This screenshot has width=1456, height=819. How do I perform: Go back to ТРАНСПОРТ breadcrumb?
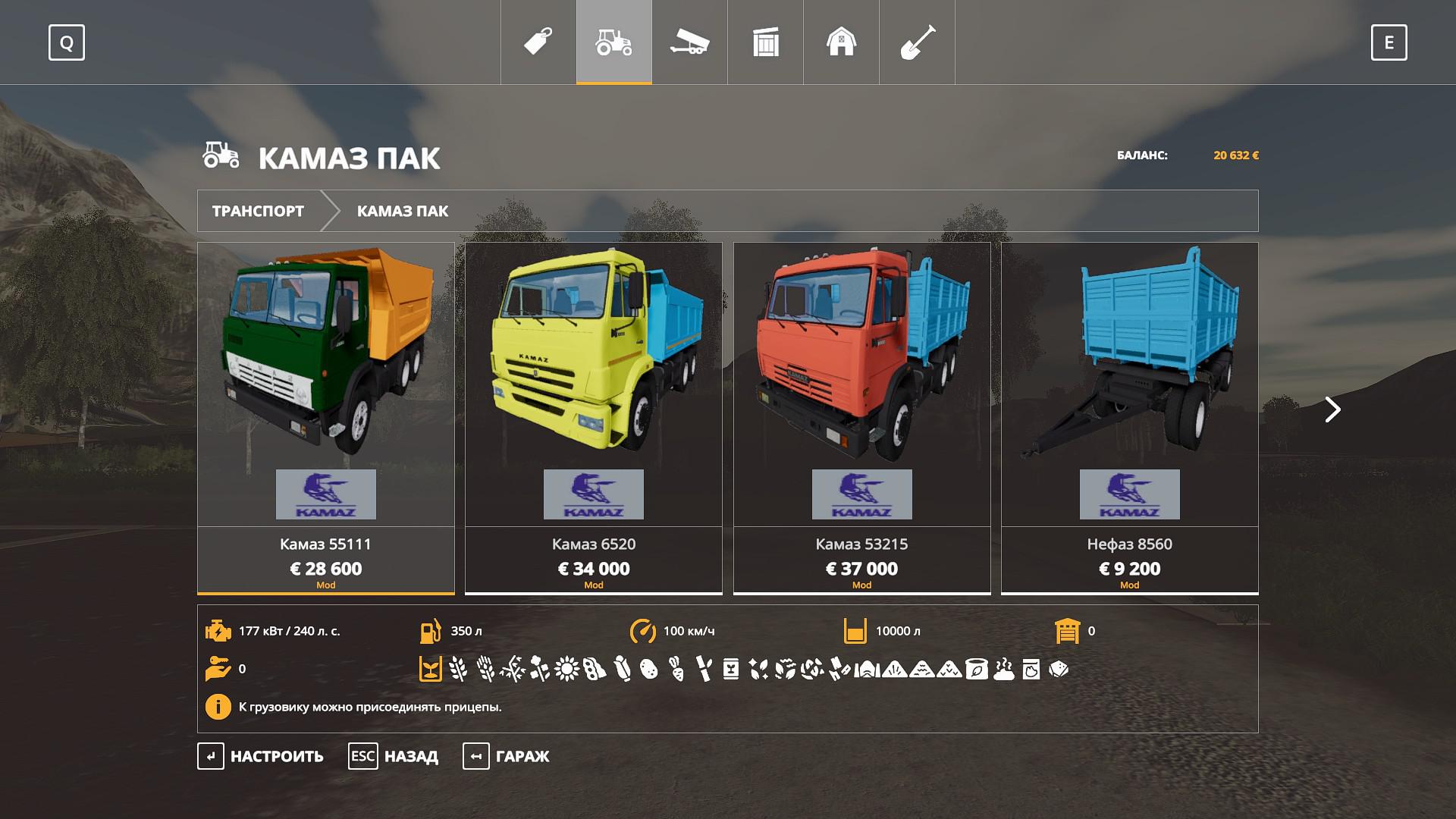click(258, 211)
